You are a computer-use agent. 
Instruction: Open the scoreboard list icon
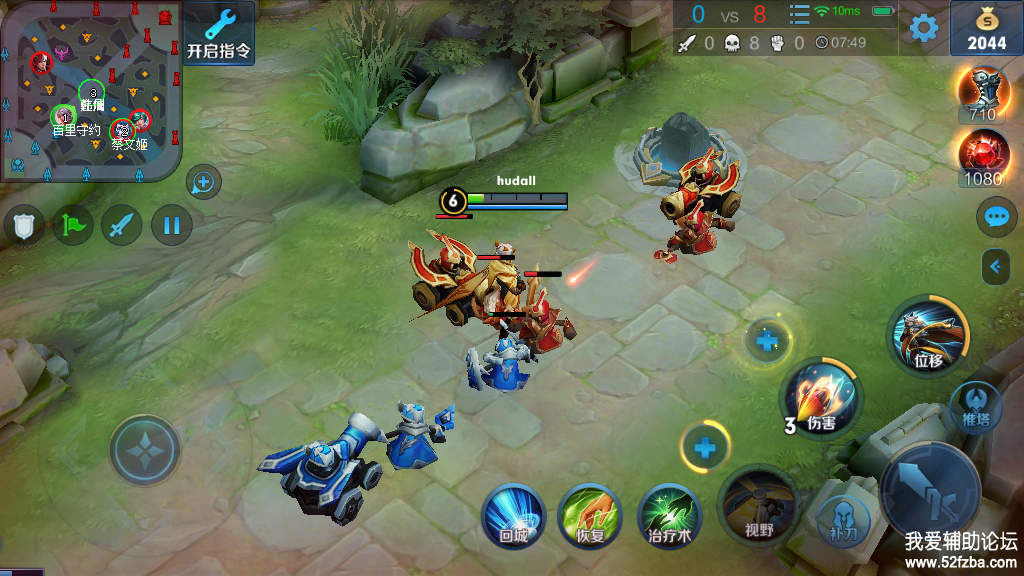(x=799, y=15)
